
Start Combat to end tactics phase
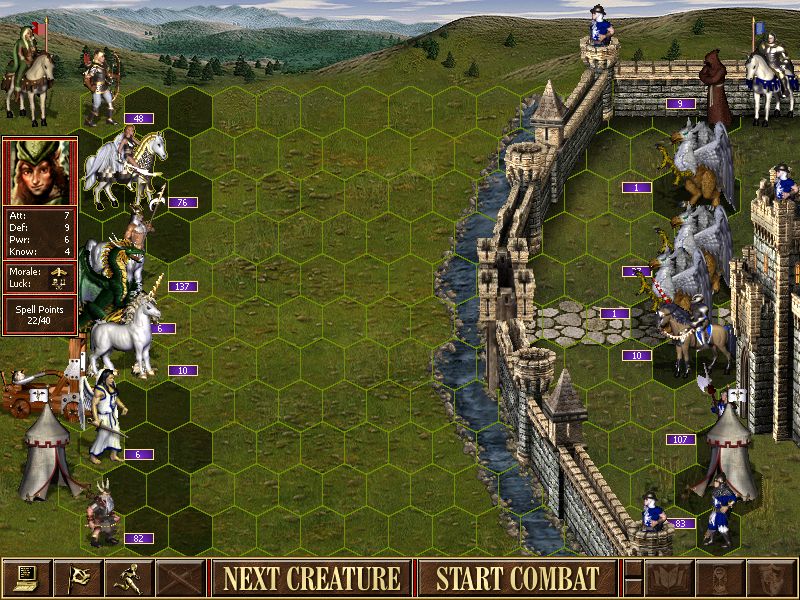(517, 578)
